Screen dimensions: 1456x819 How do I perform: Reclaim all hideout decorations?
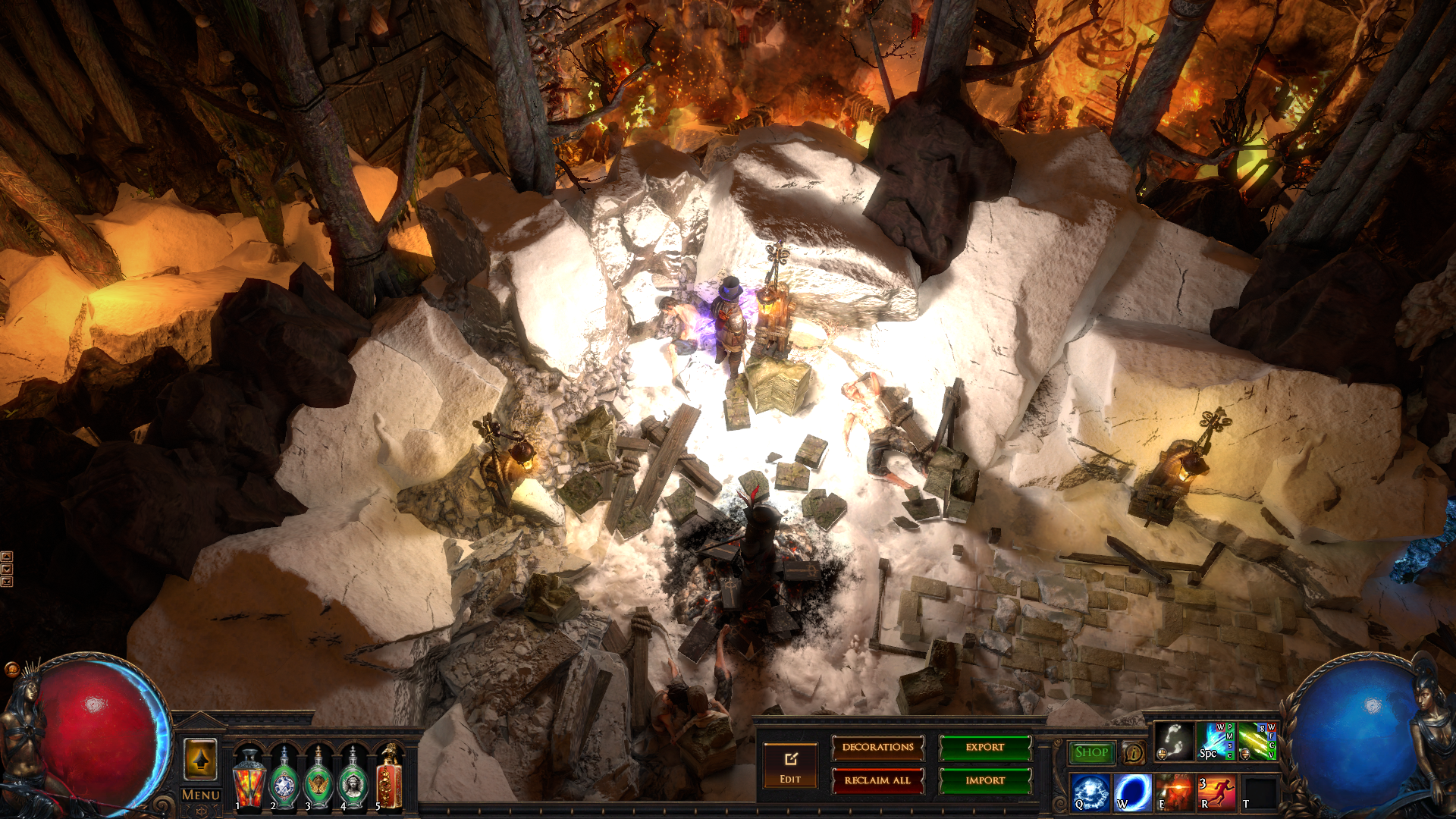877,780
